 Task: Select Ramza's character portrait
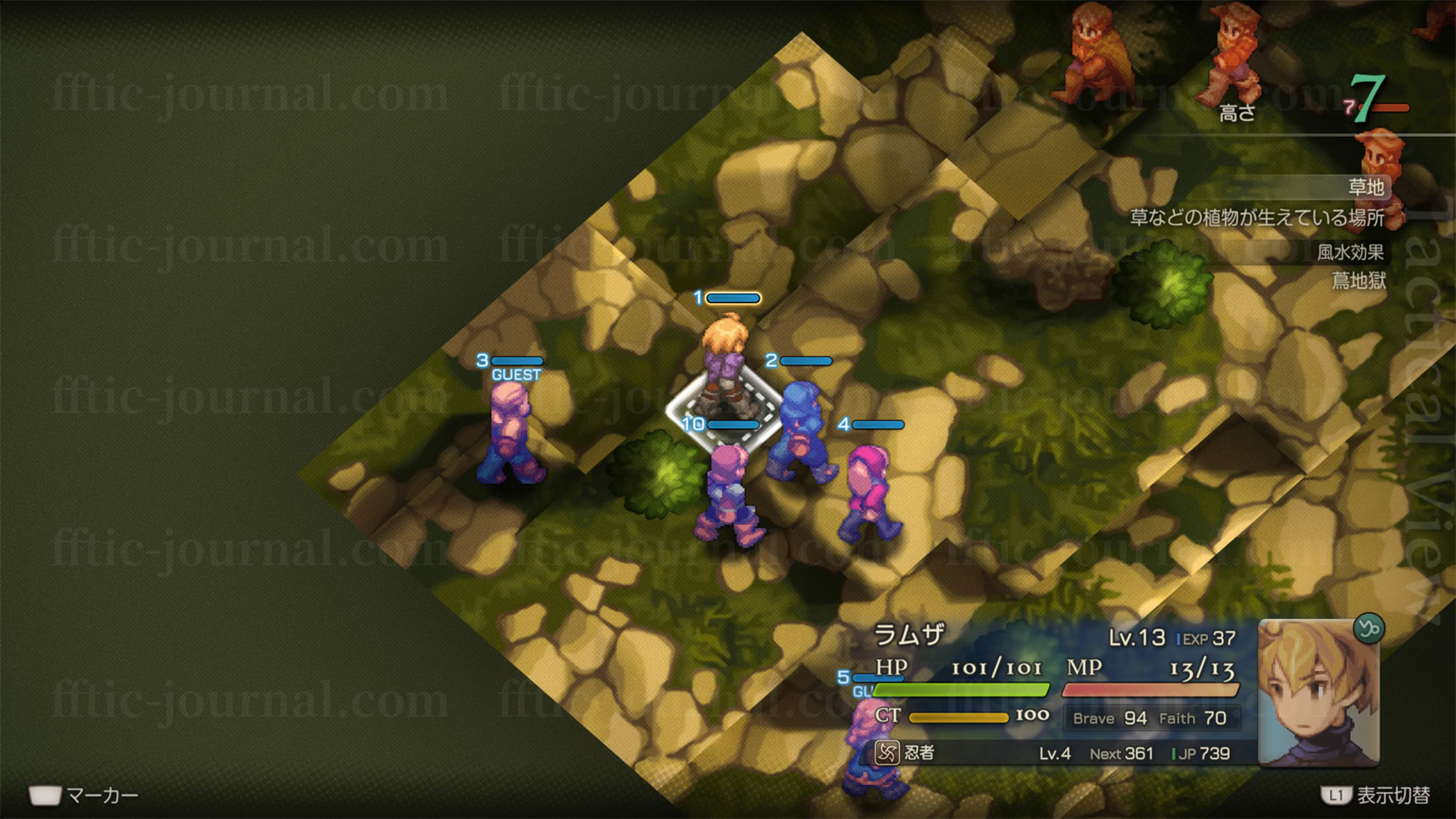pos(1317,695)
